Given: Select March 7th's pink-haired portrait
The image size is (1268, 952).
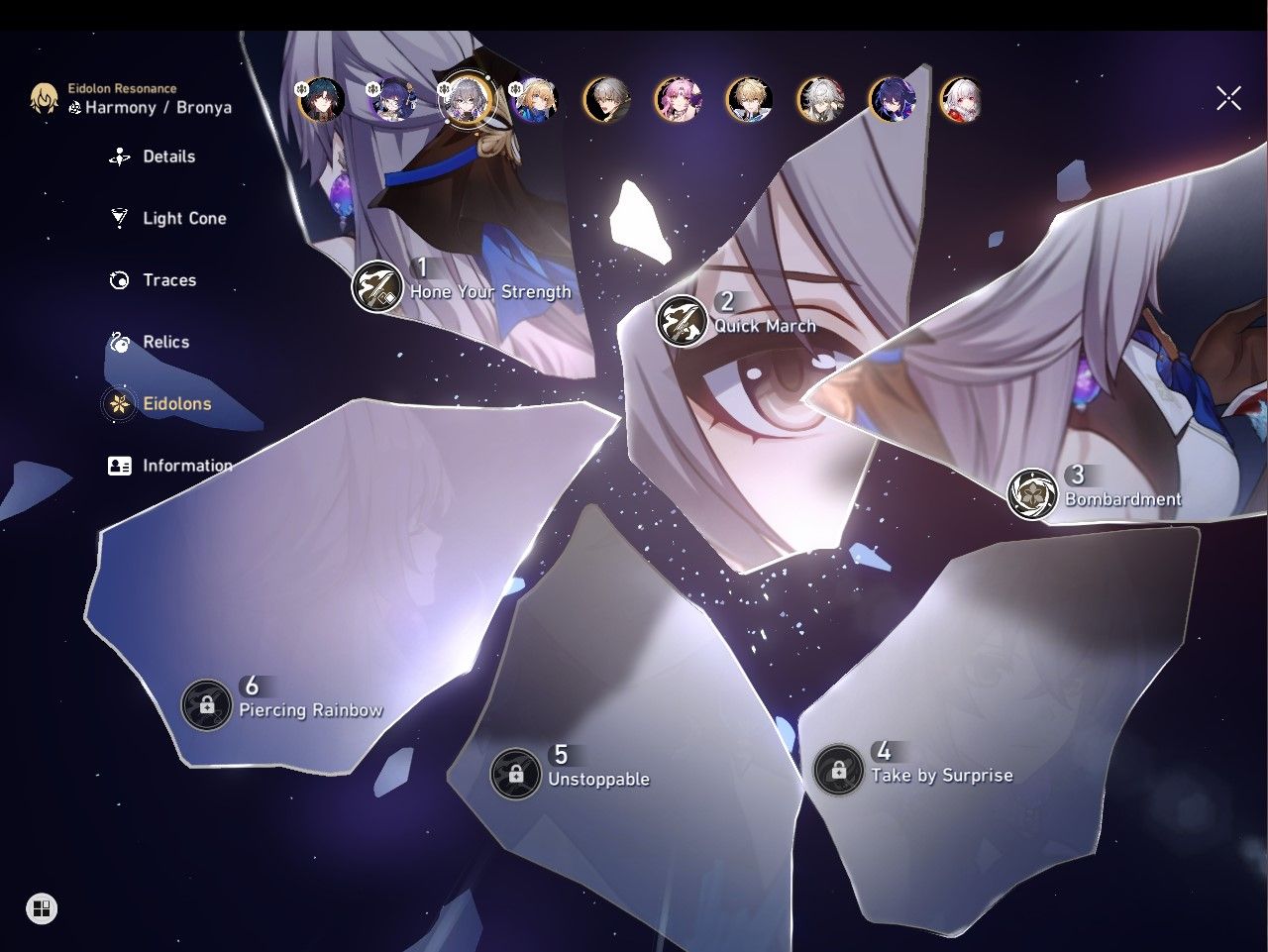Looking at the screenshot, I should pyautogui.click(x=678, y=100).
